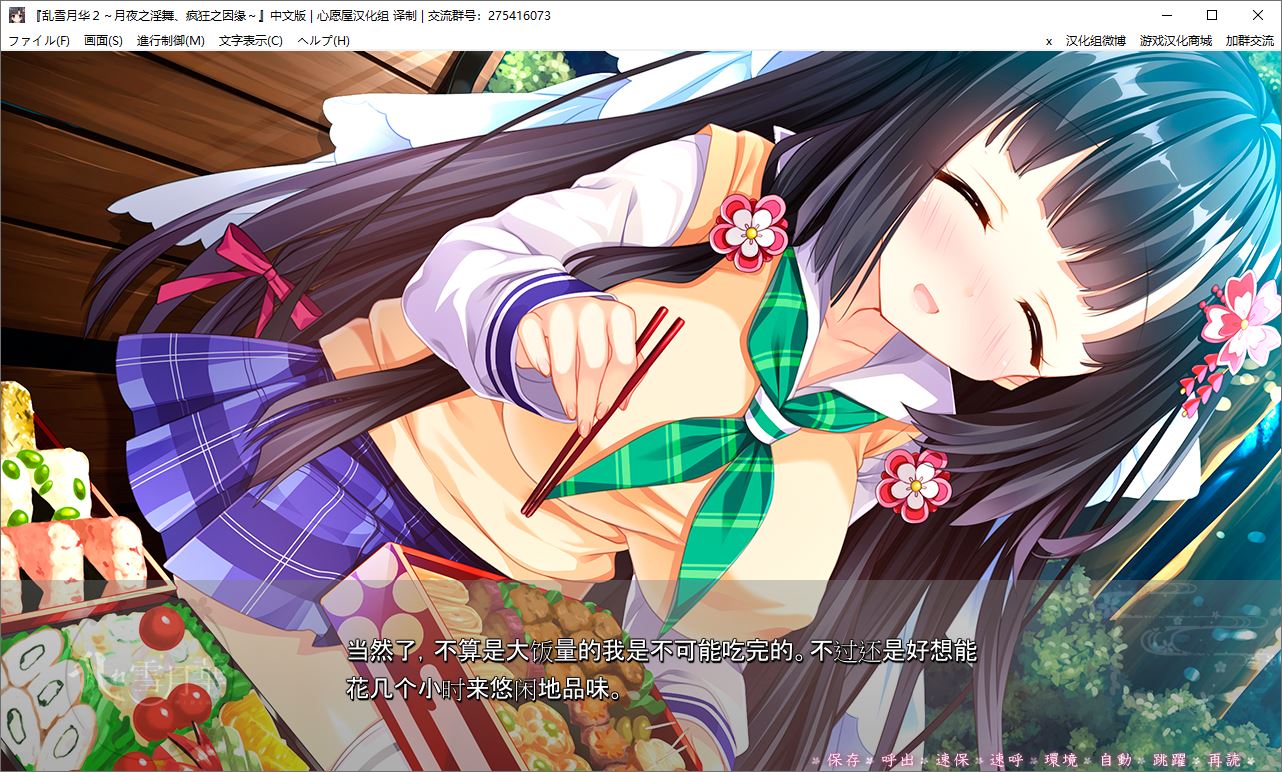This screenshot has height=772, width=1282.
Task: Open the 画面(S) screen menu
Action: point(103,41)
